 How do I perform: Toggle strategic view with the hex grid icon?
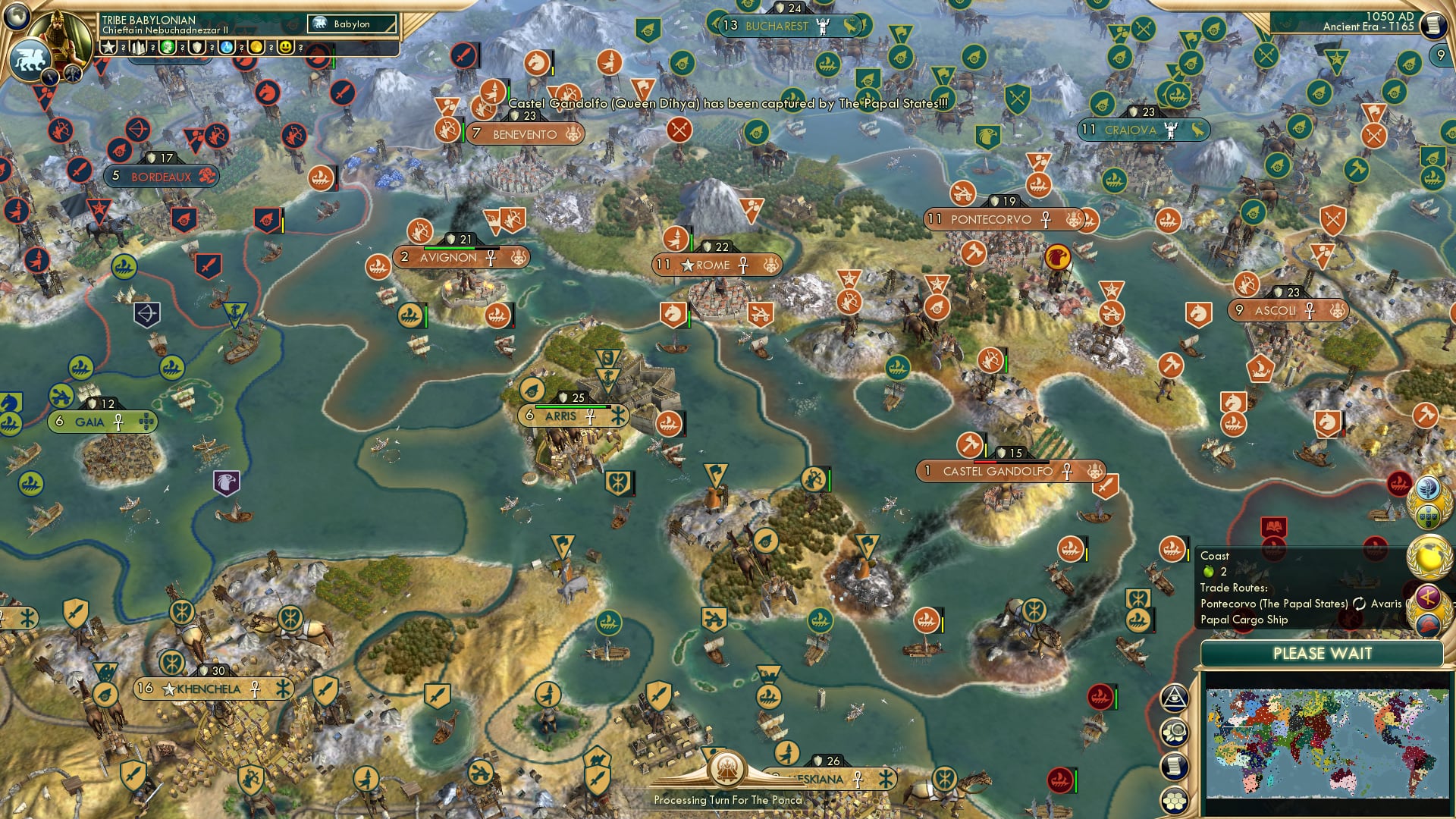pos(1174,800)
